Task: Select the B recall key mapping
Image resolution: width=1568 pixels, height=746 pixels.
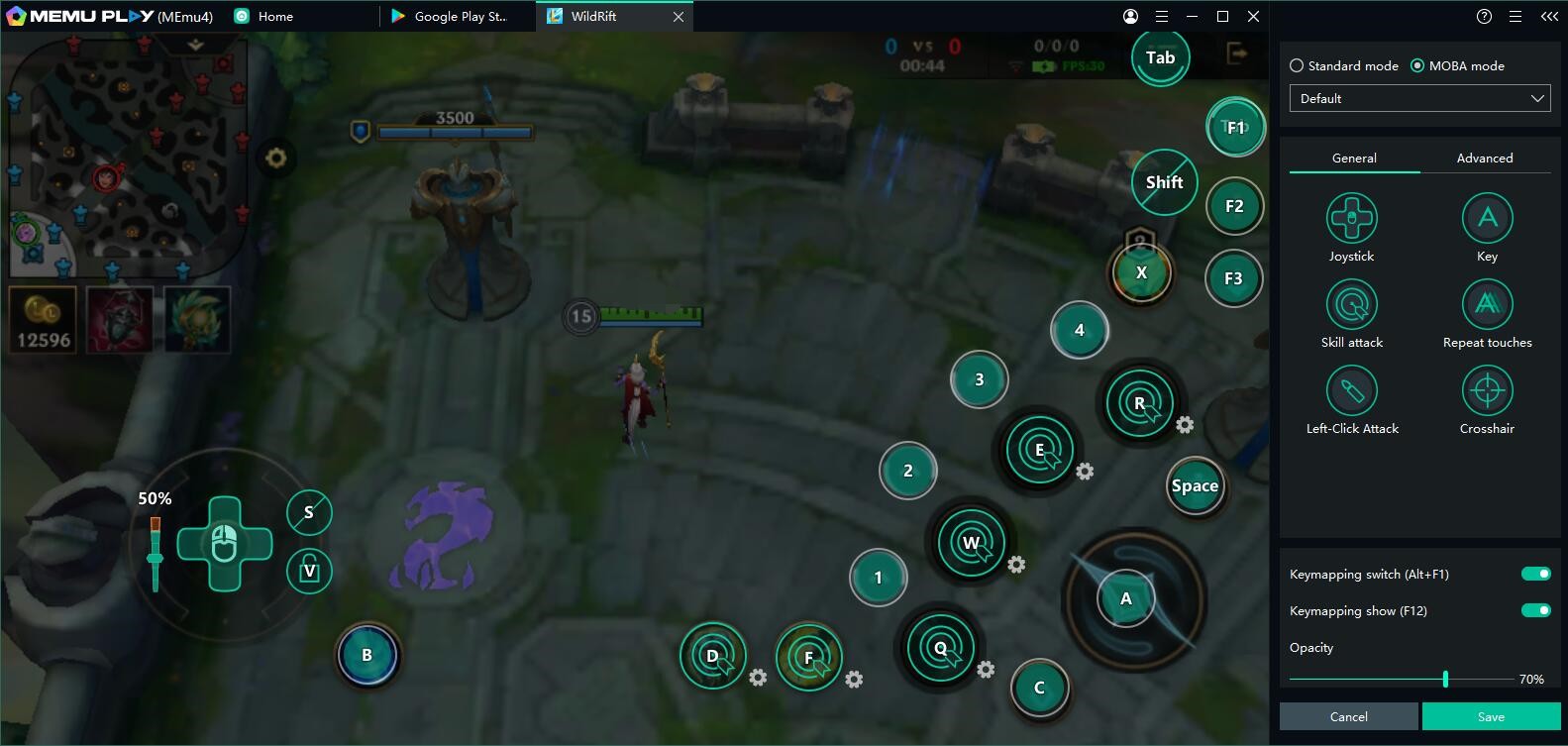Action: pos(366,655)
